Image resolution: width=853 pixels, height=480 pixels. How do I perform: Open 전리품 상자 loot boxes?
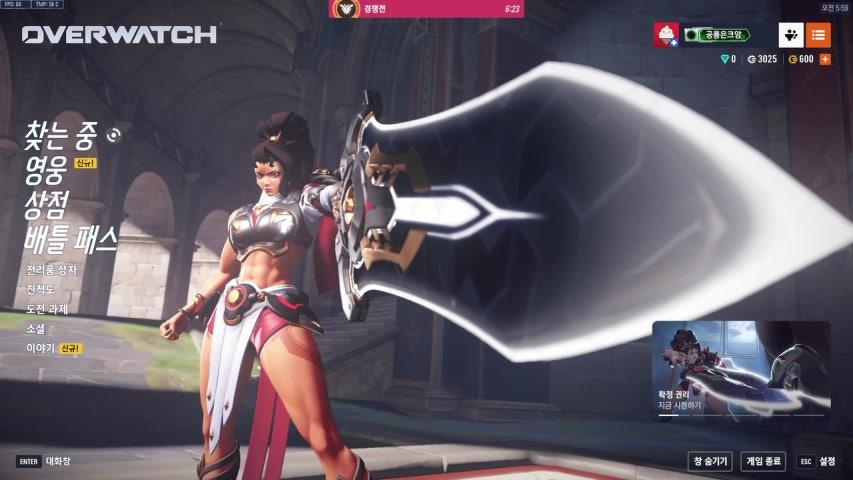[x=52, y=269]
